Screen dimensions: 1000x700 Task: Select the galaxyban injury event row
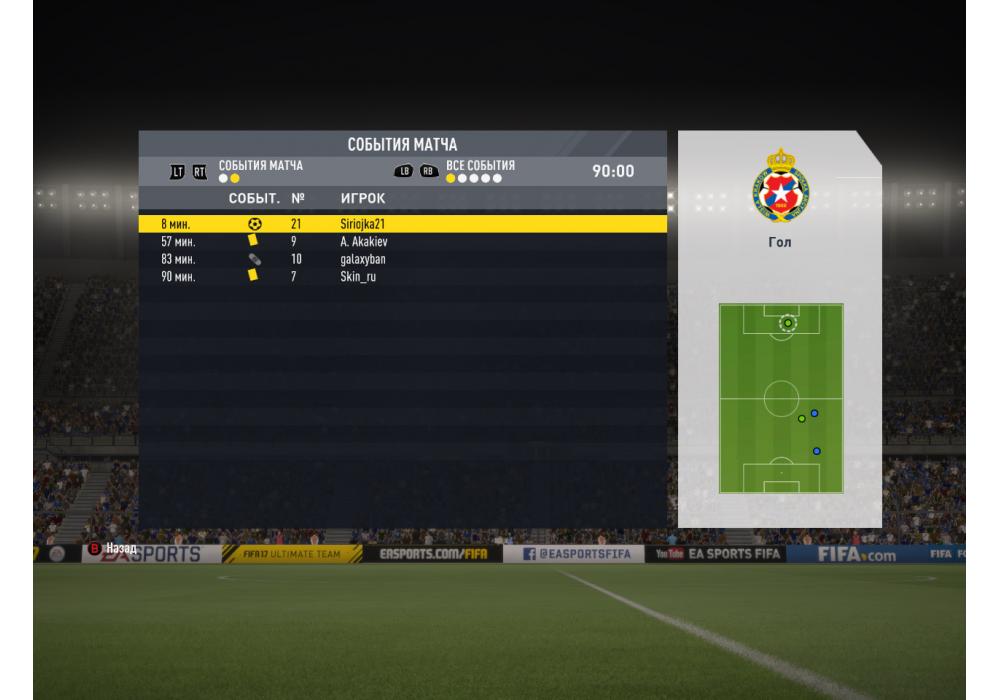point(400,259)
